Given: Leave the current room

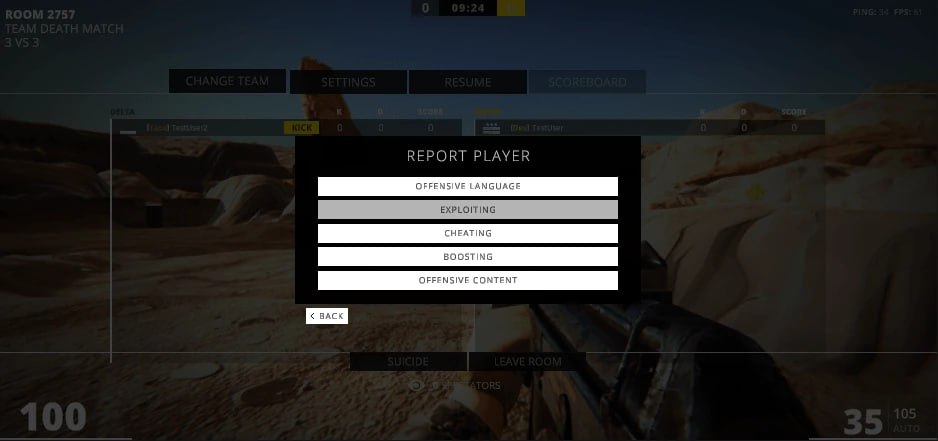Looking at the screenshot, I should 528,361.
